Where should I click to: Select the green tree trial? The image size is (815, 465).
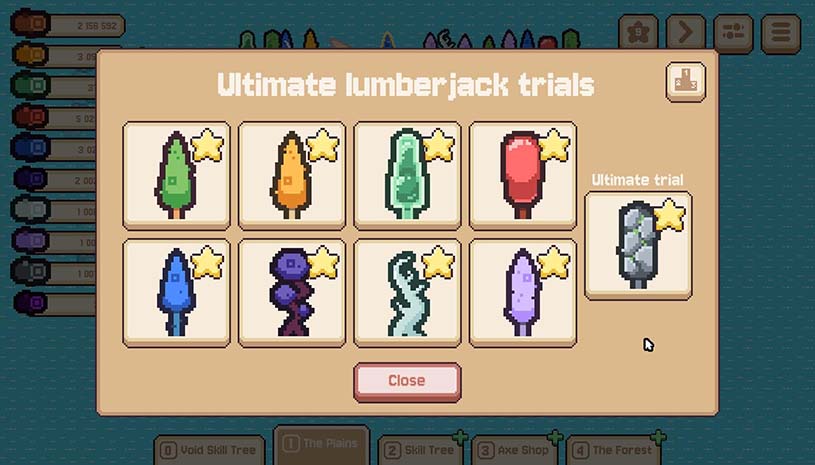[176, 175]
